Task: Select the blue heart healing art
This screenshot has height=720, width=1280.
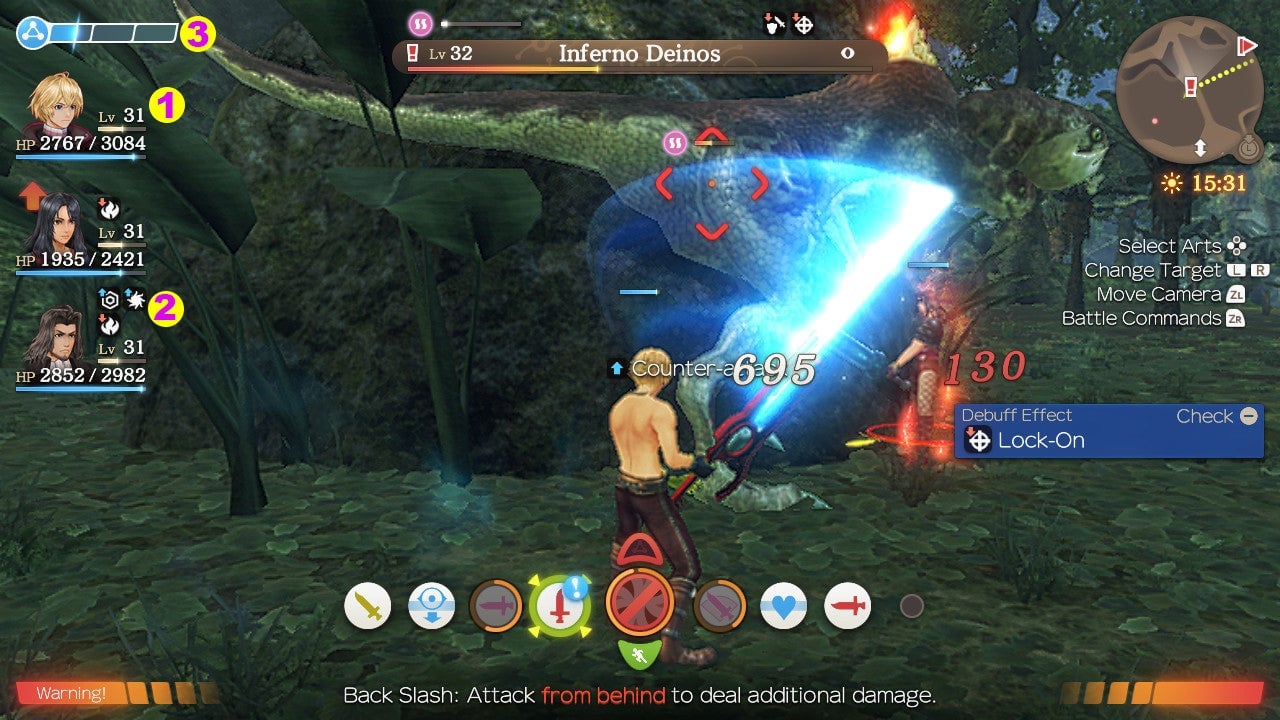Action: 784,605
